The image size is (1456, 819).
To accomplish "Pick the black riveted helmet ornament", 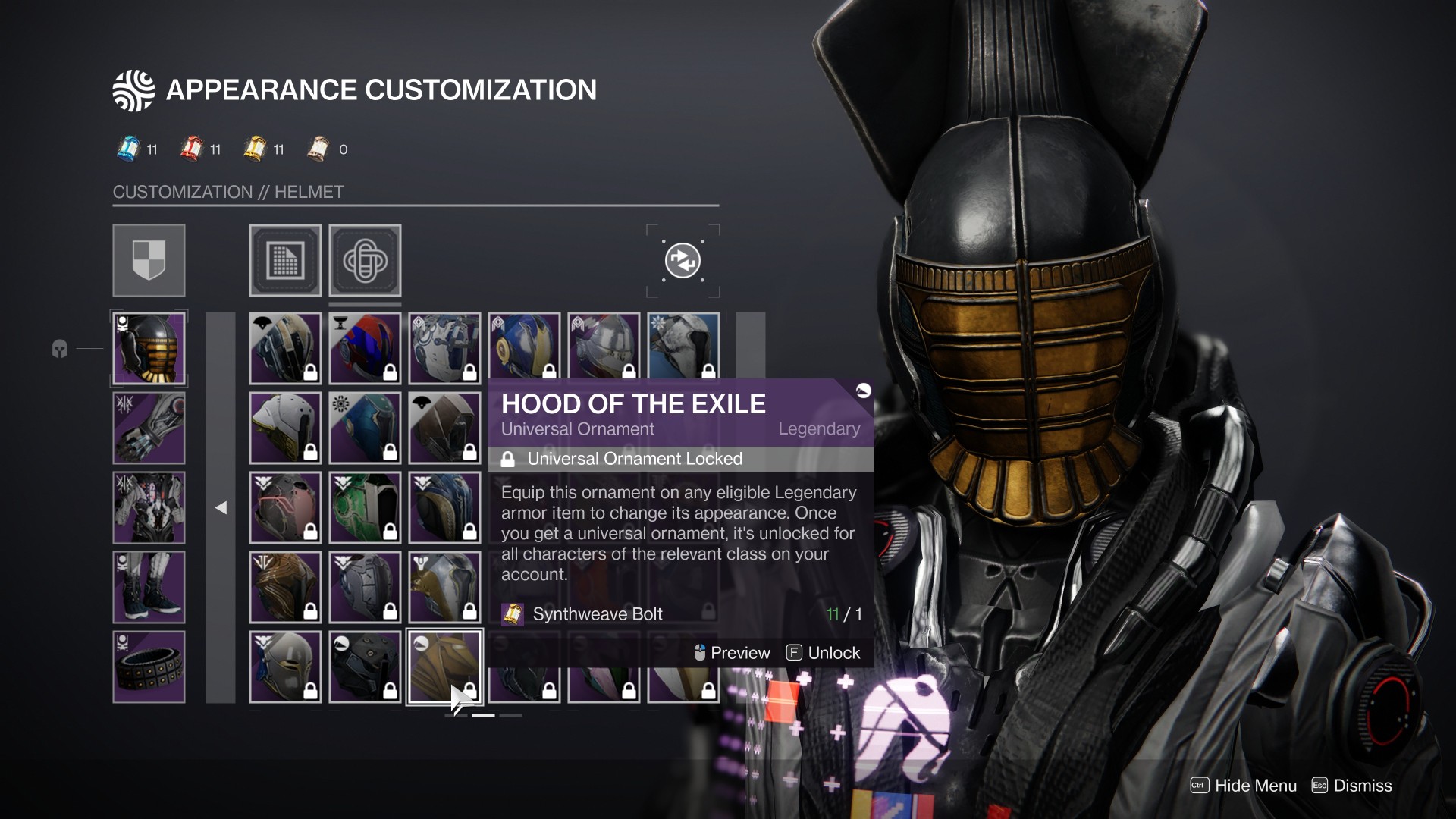I will [365, 667].
